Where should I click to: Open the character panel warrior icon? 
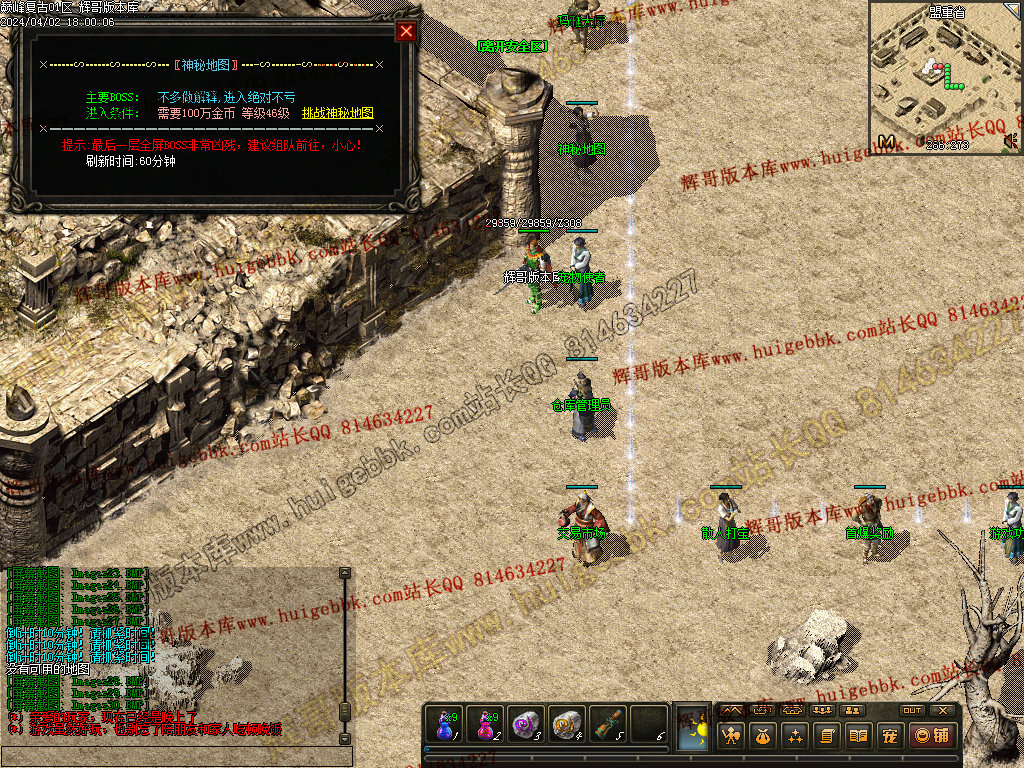[x=731, y=736]
